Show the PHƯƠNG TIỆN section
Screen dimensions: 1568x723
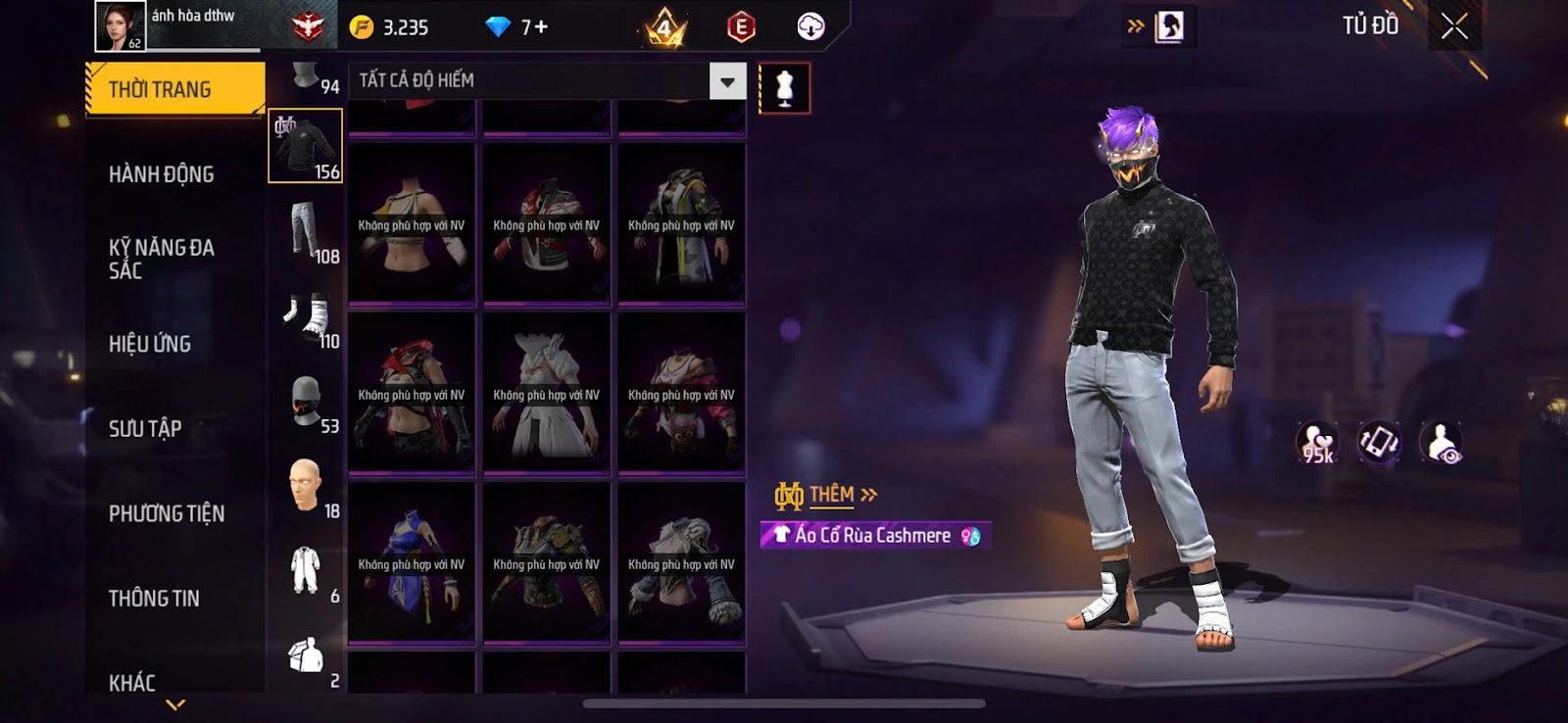[167, 513]
